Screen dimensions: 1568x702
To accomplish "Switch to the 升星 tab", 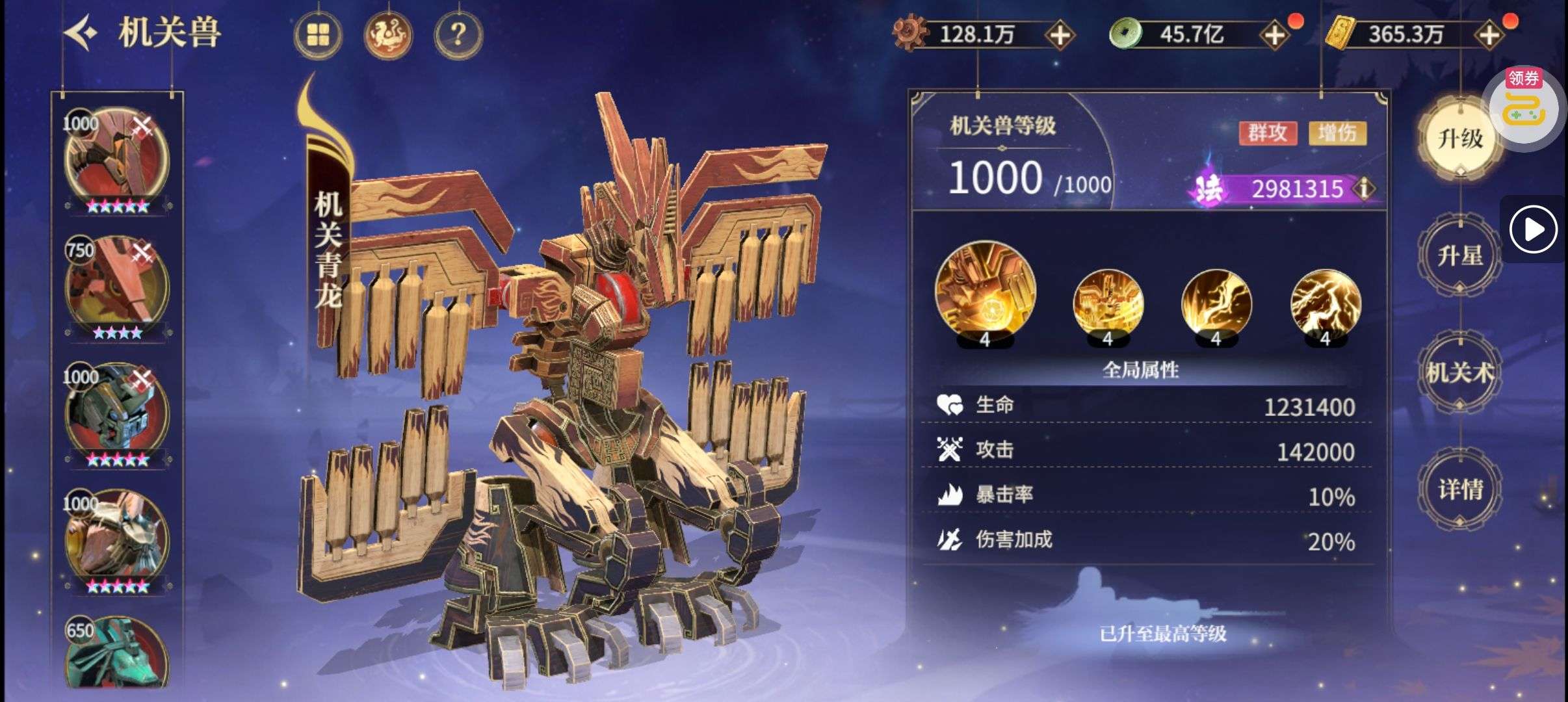I will 1460,255.
